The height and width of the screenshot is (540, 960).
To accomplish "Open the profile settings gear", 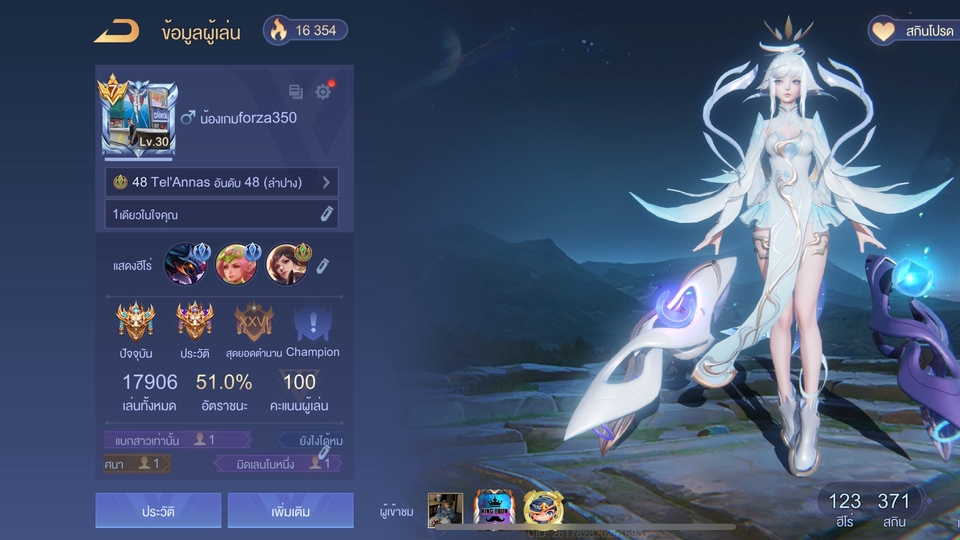I will 323,92.
